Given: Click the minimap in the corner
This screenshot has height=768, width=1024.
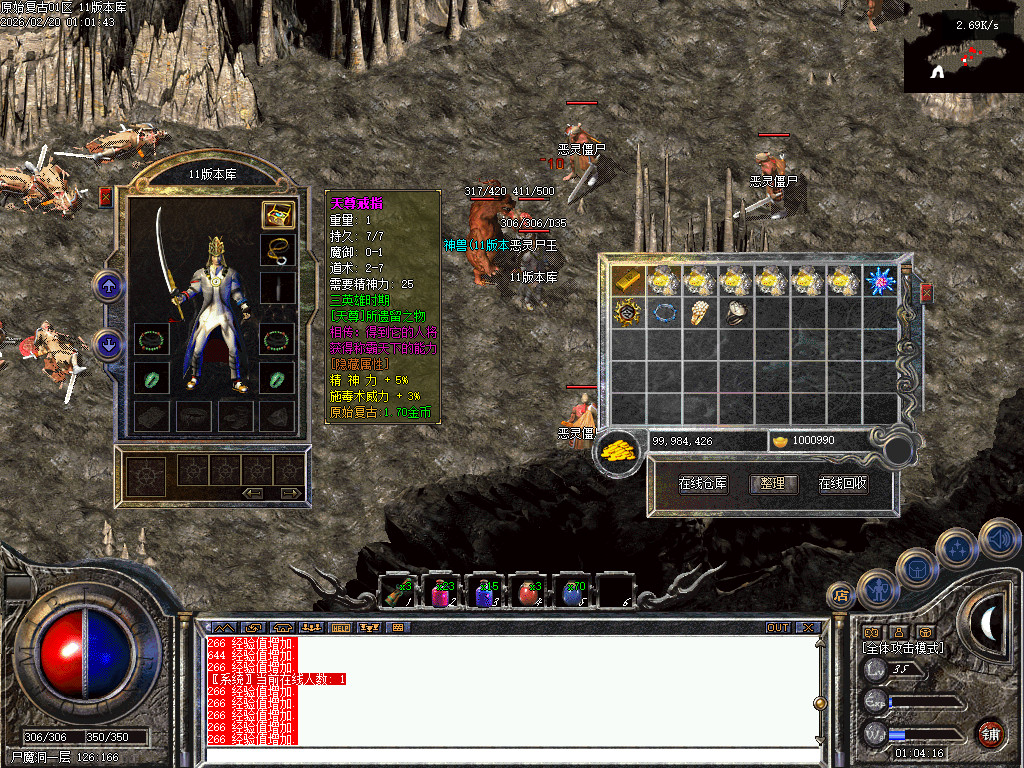Looking at the screenshot, I should point(963,51).
